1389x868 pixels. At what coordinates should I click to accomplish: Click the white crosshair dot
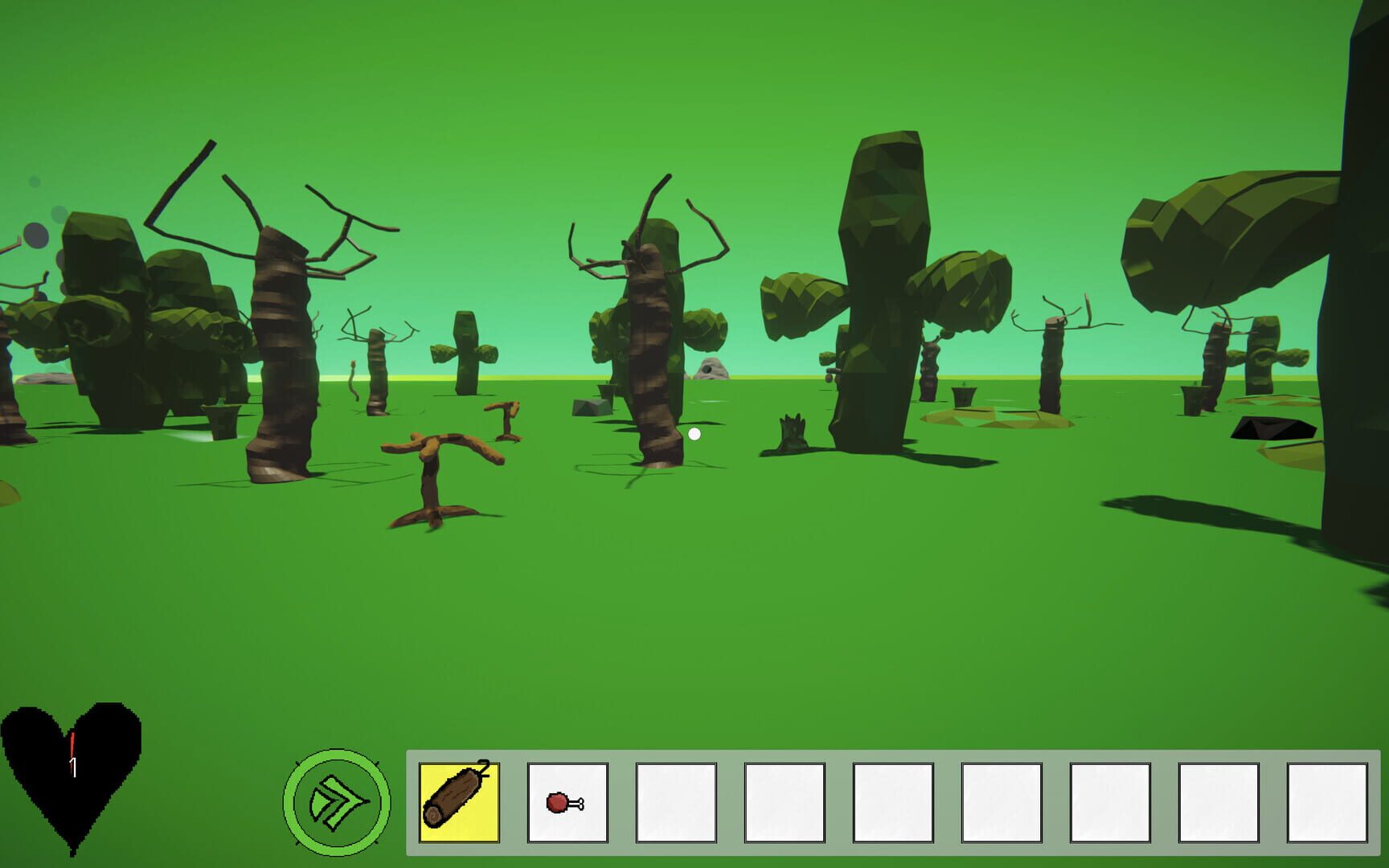pos(694,434)
